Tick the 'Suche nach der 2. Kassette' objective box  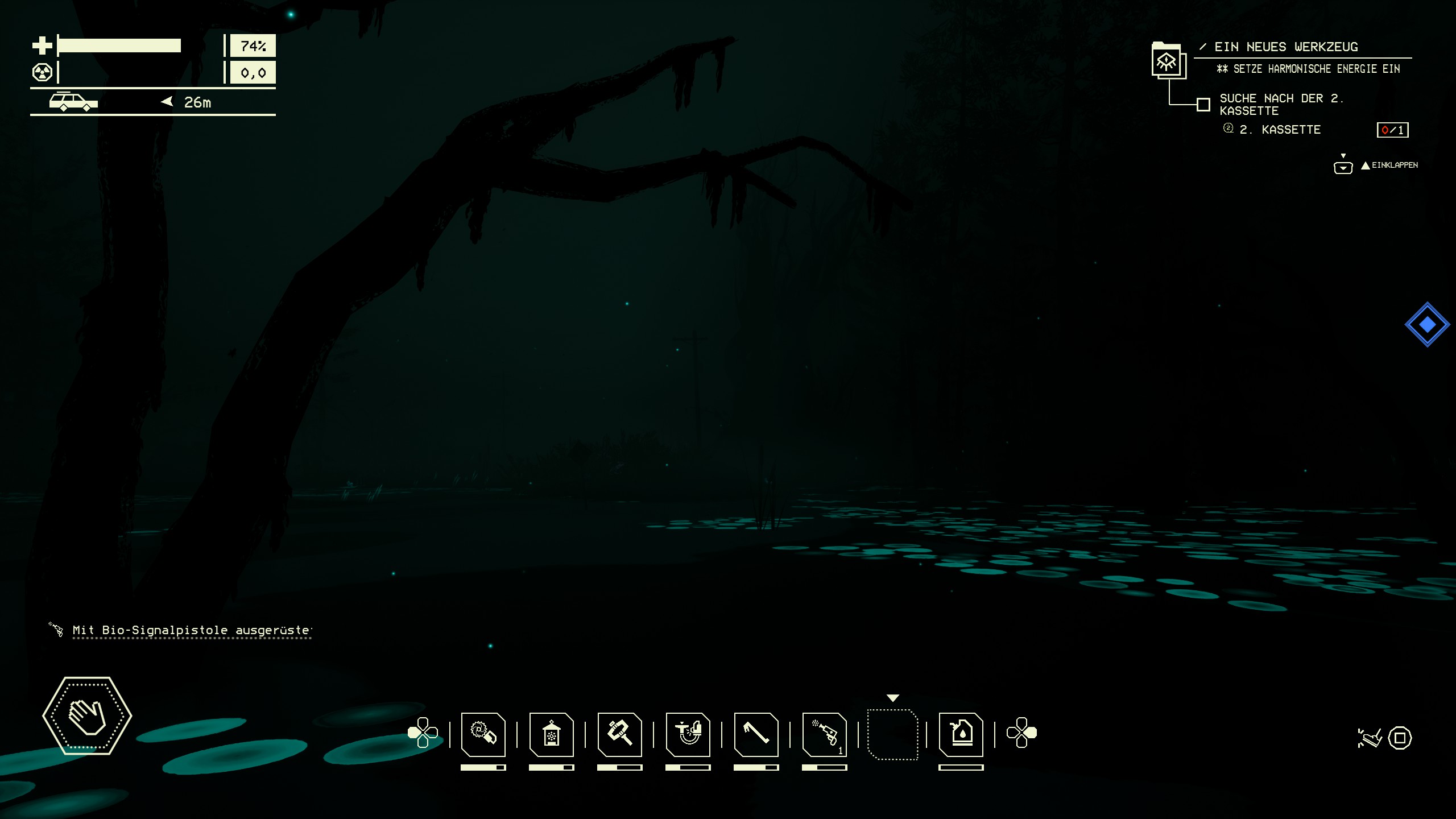[1203, 105]
